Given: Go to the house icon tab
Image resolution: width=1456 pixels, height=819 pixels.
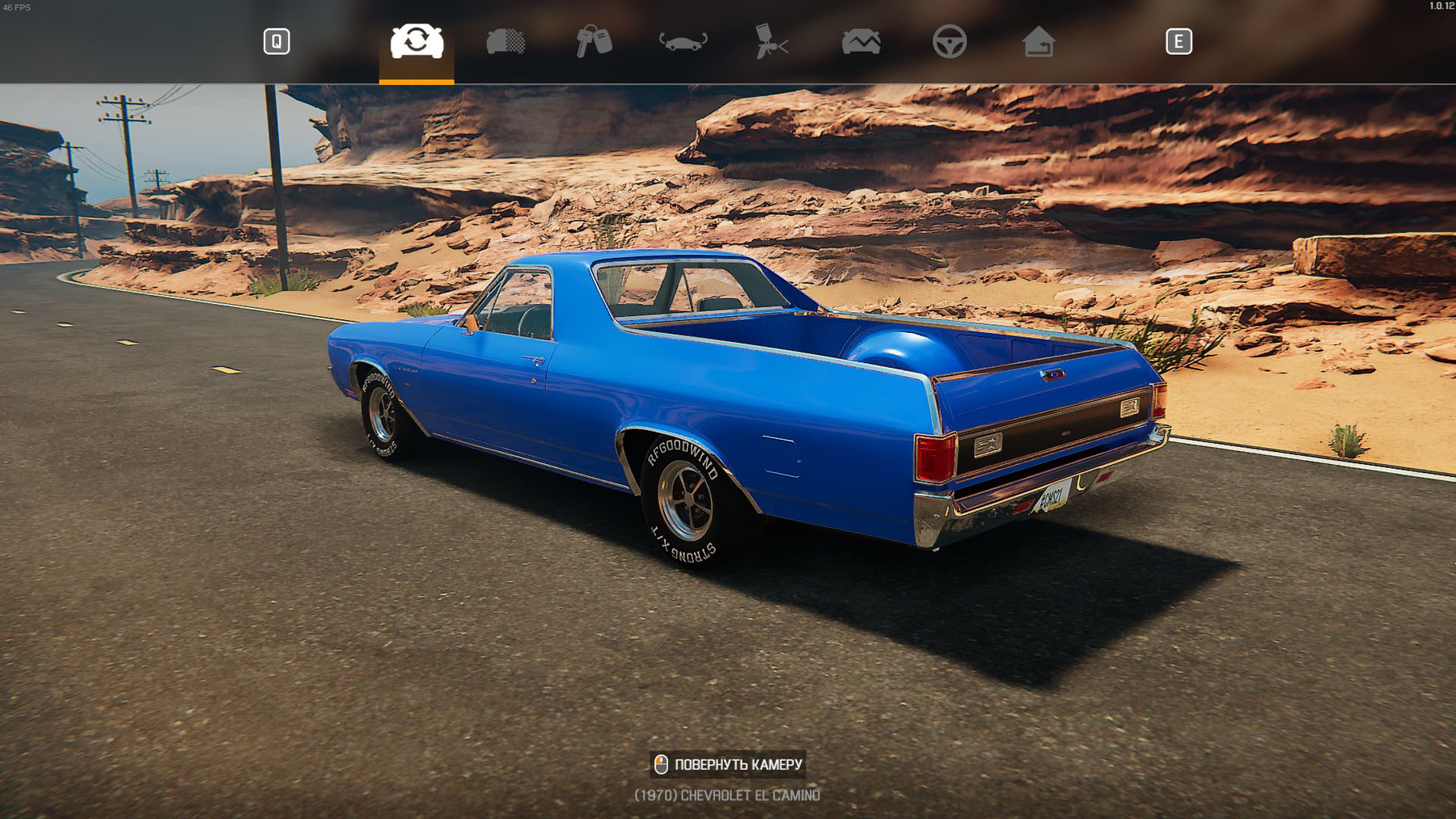Looking at the screenshot, I should [1038, 41].
